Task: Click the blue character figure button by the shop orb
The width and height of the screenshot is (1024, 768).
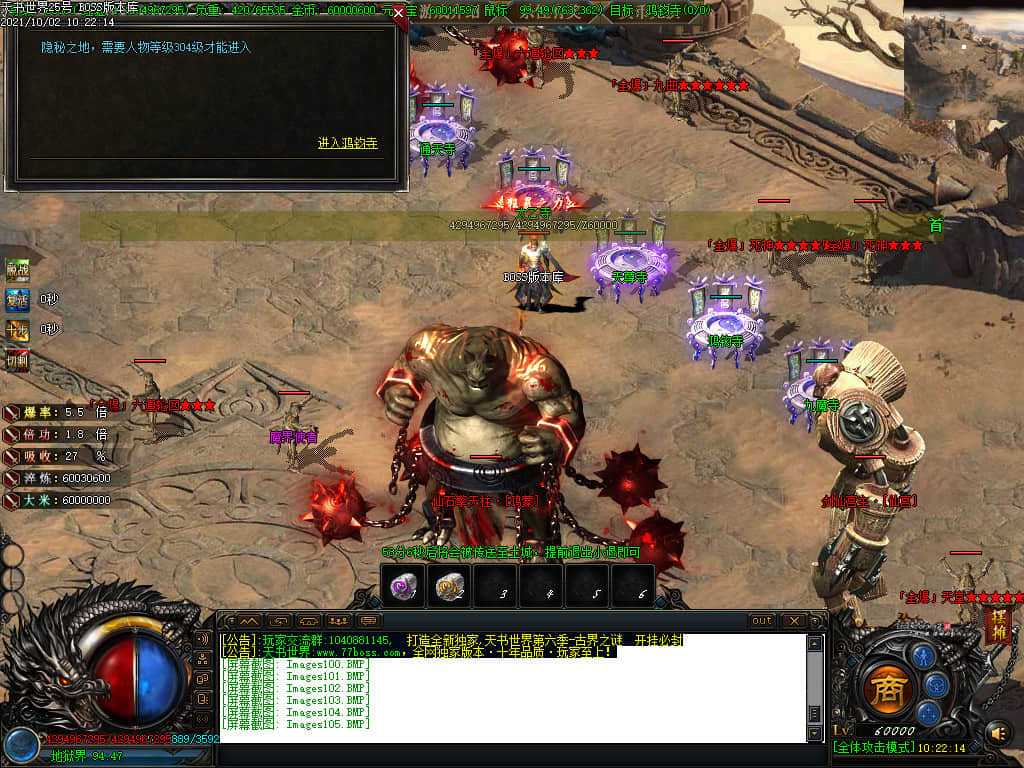Action: [922, 656]
